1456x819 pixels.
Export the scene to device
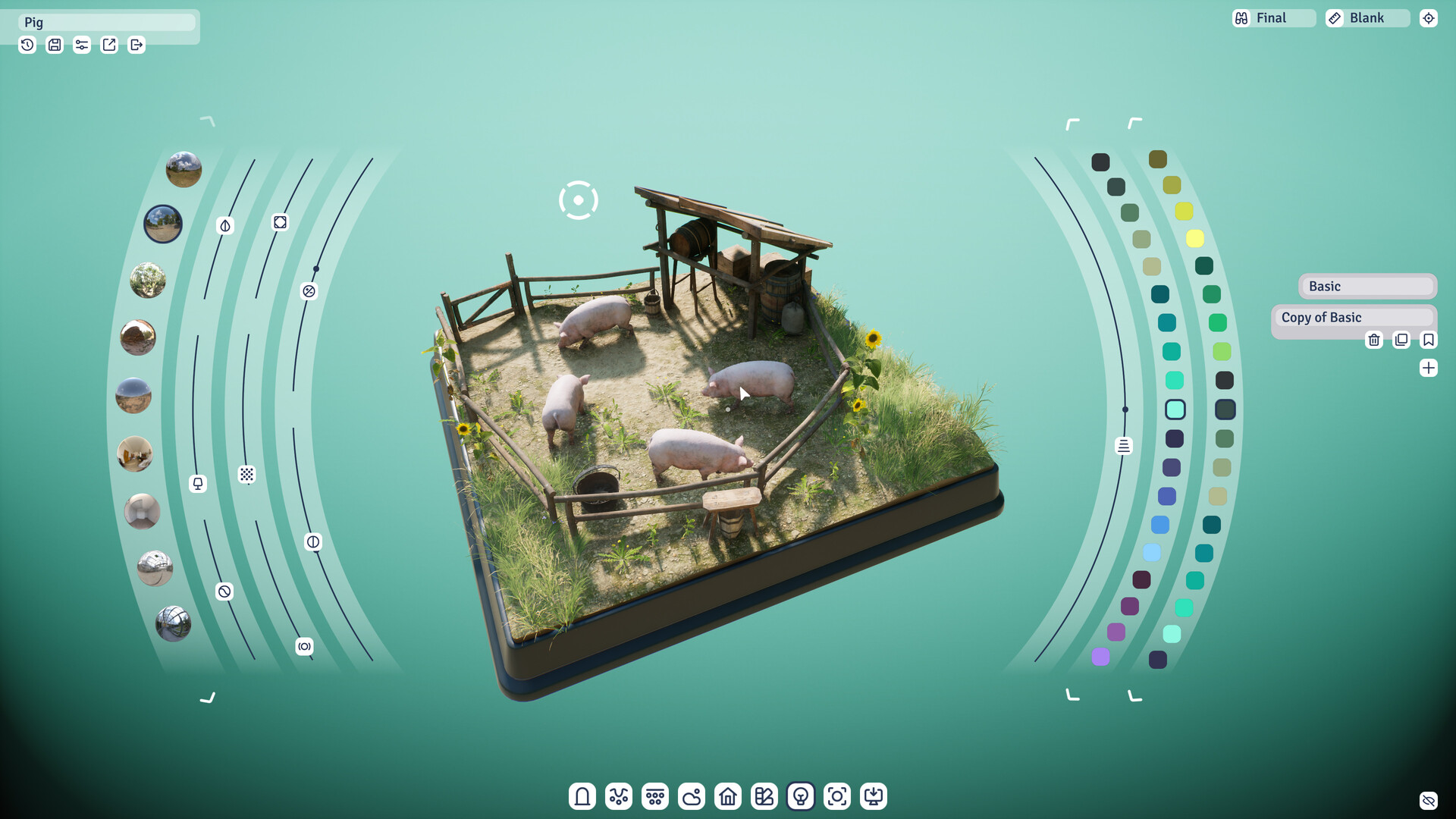pyautogui.click(x=873, y=796)
